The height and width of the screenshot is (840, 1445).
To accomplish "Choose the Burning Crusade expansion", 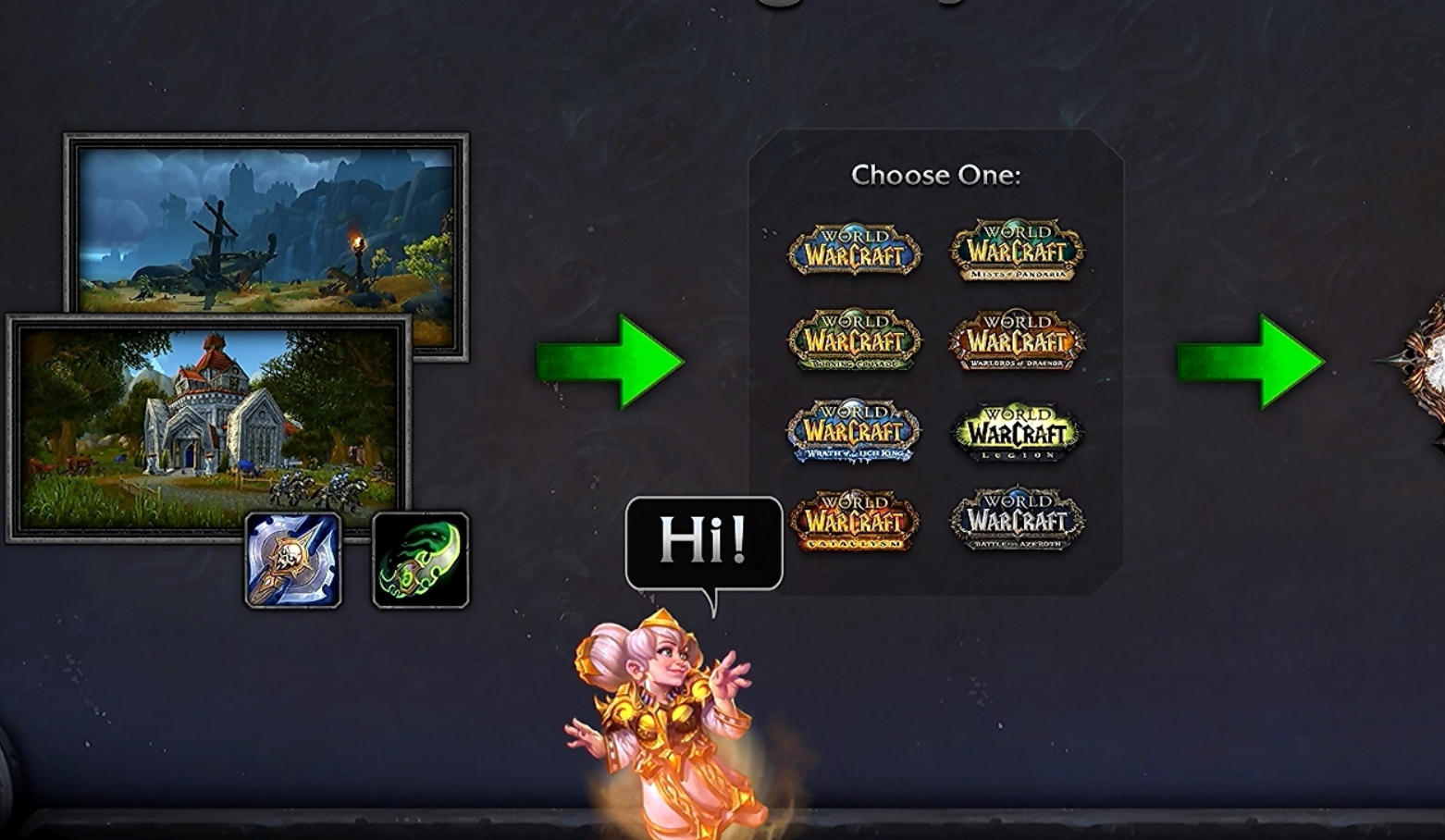I will [854, 340].
